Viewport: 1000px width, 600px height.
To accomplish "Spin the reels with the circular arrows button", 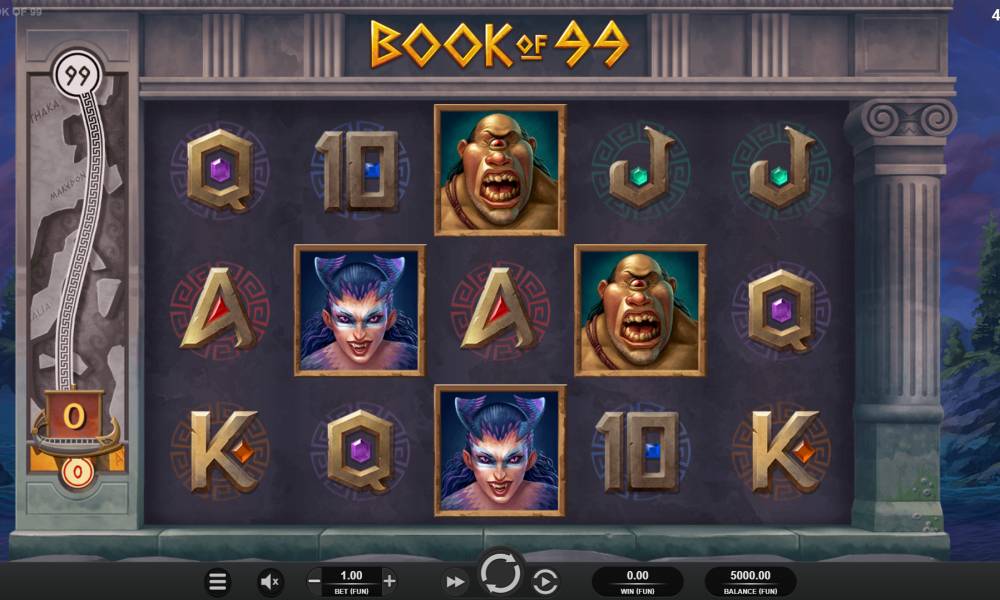I will tap(500, 574).
